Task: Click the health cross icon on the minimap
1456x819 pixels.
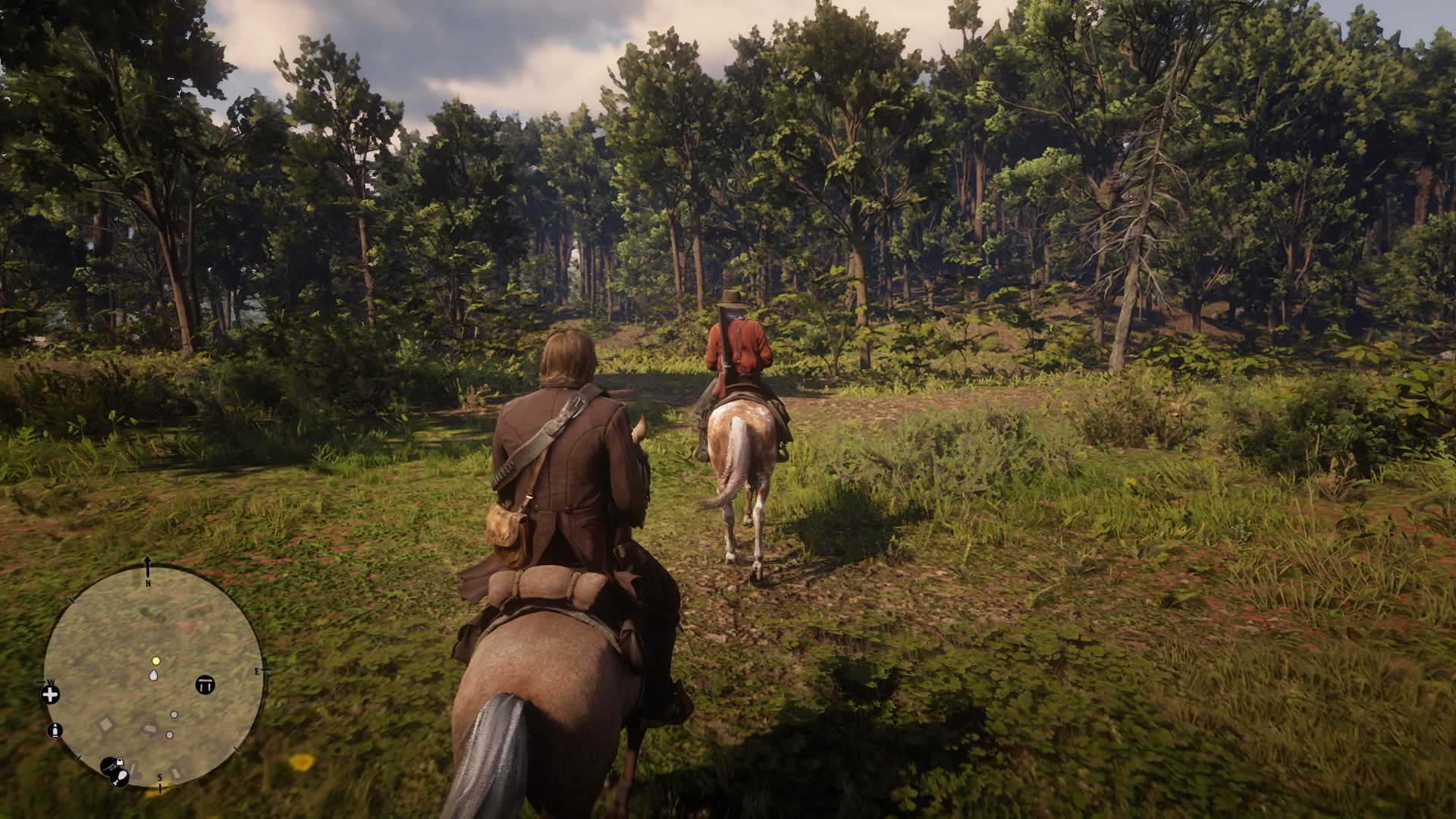Action: [x=51, y=695]
